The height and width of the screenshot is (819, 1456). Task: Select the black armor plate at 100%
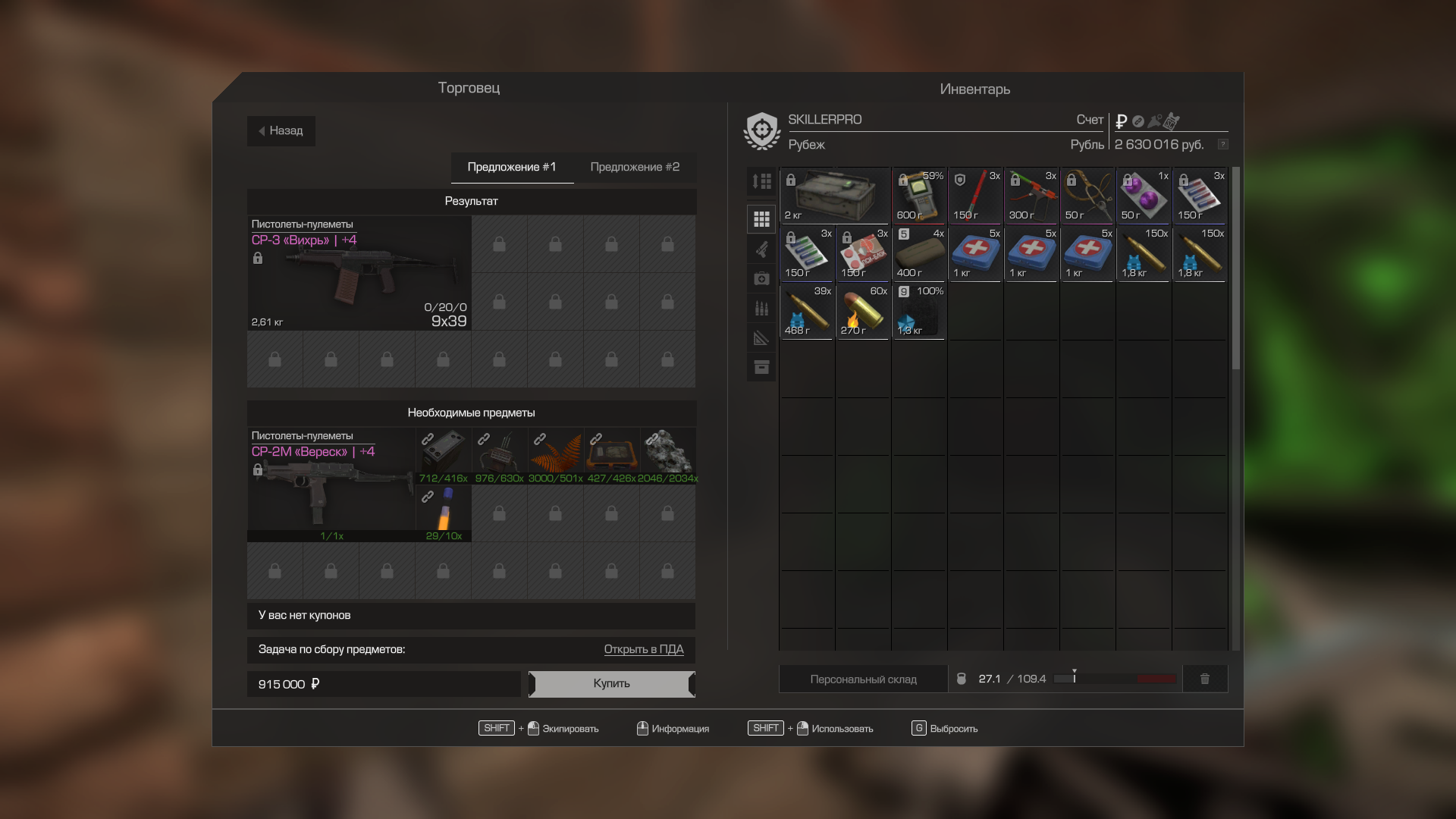[x=919, y=312]
